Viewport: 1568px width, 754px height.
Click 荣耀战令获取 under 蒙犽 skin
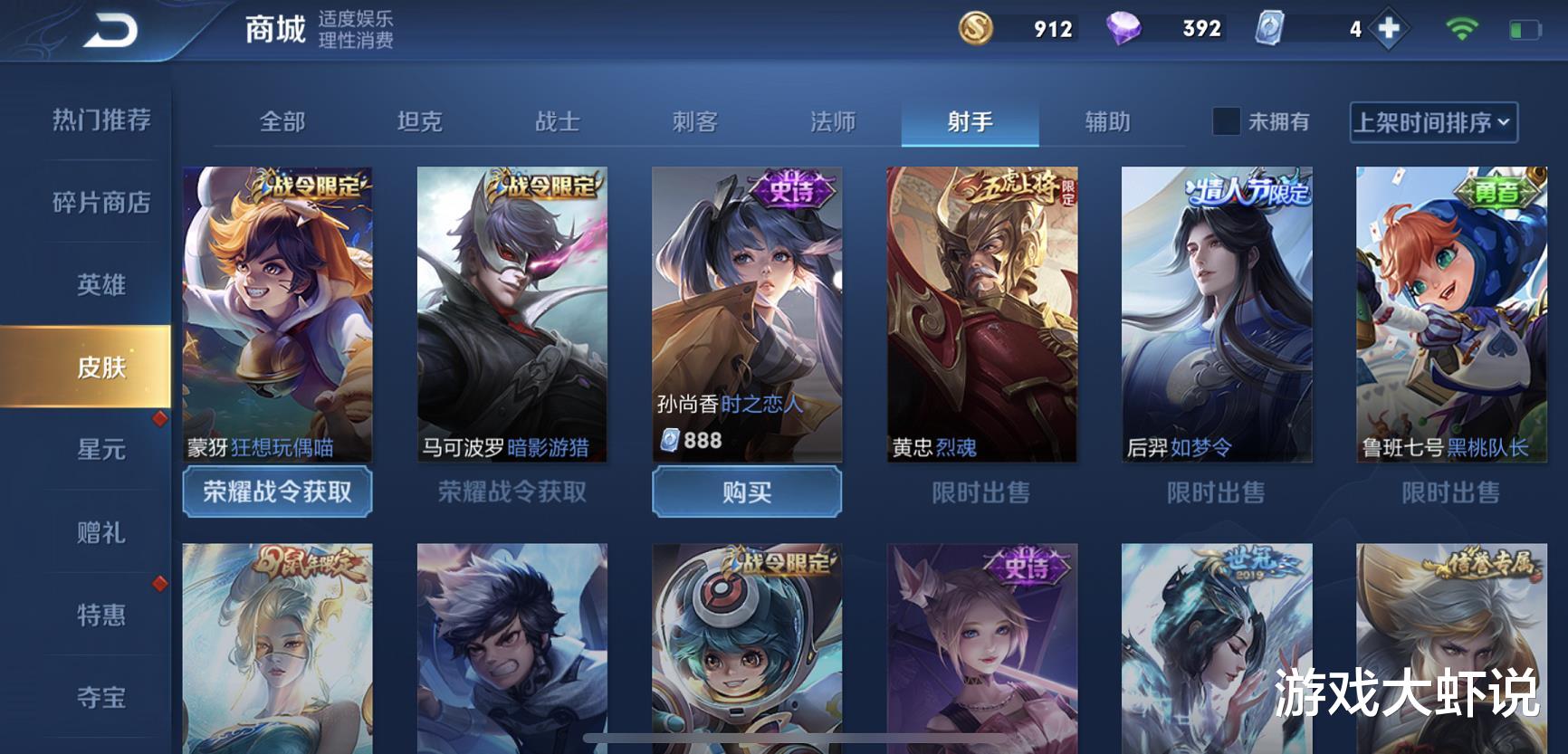click(x=277, y=493)
